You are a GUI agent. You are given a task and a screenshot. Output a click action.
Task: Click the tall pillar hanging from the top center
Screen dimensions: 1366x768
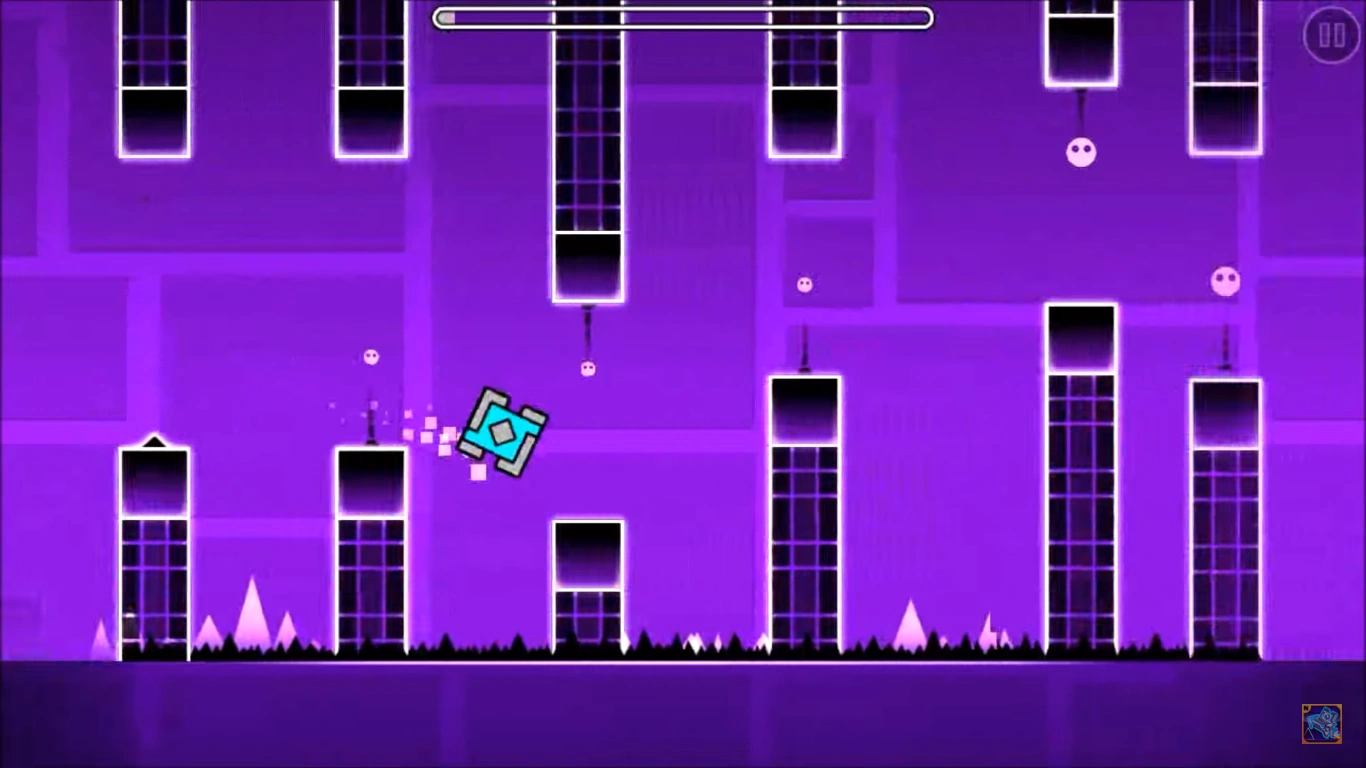[x=586, y=150]
